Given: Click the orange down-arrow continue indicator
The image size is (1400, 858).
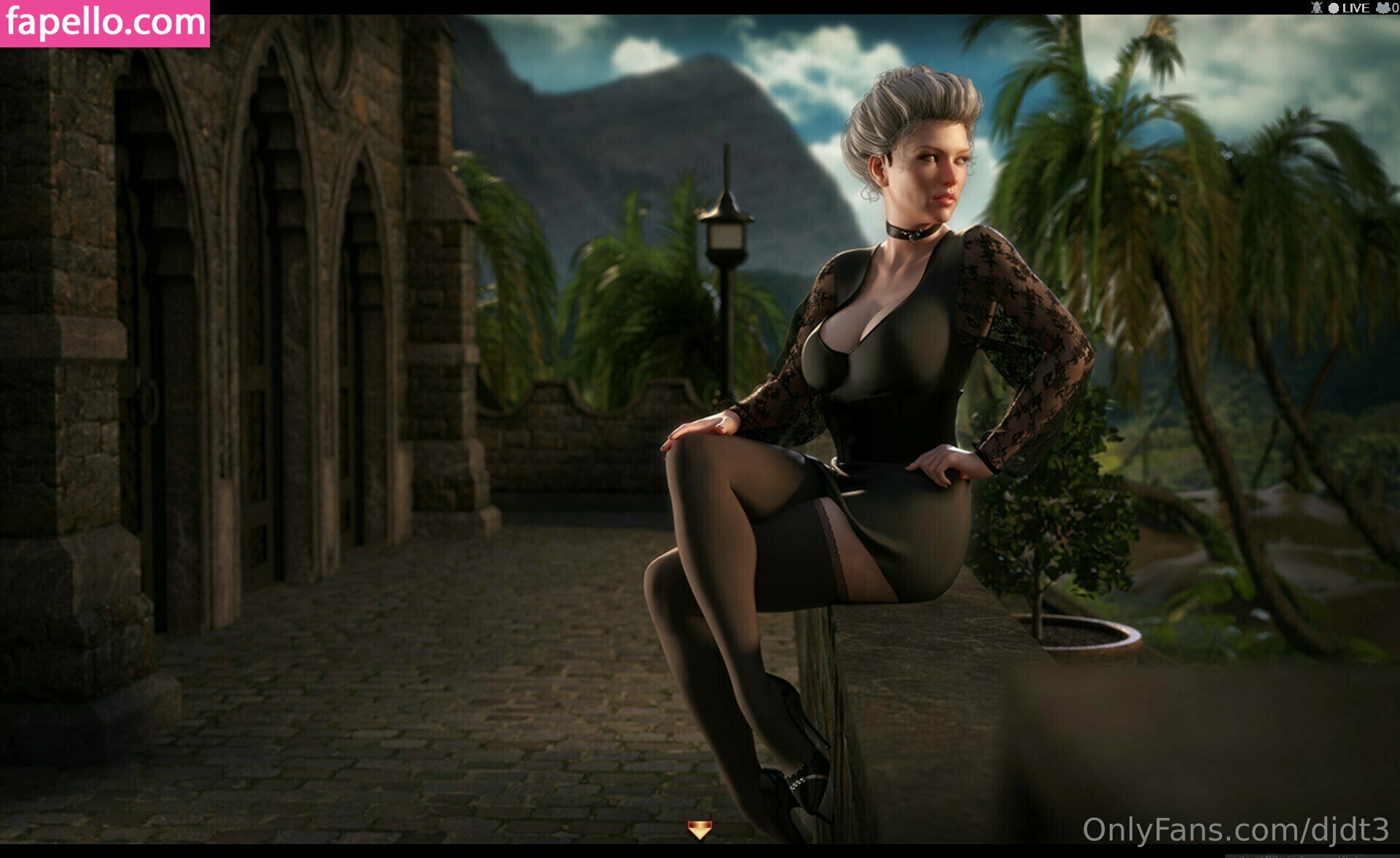Looking at the screenshot, I should click(x=699, y=830).
